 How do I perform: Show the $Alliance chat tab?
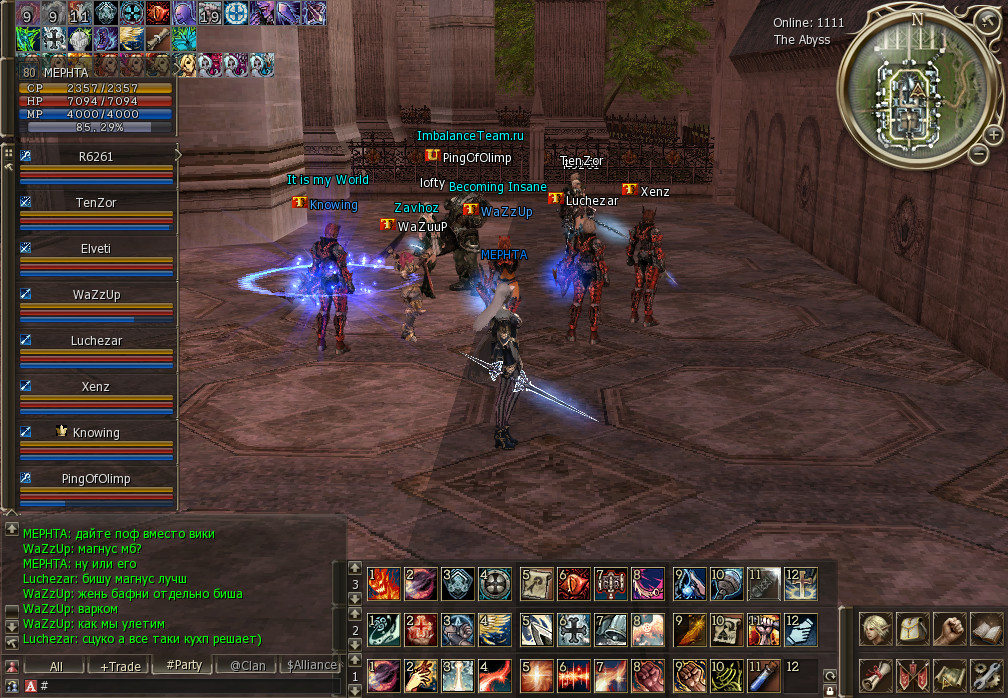(311, 666)
